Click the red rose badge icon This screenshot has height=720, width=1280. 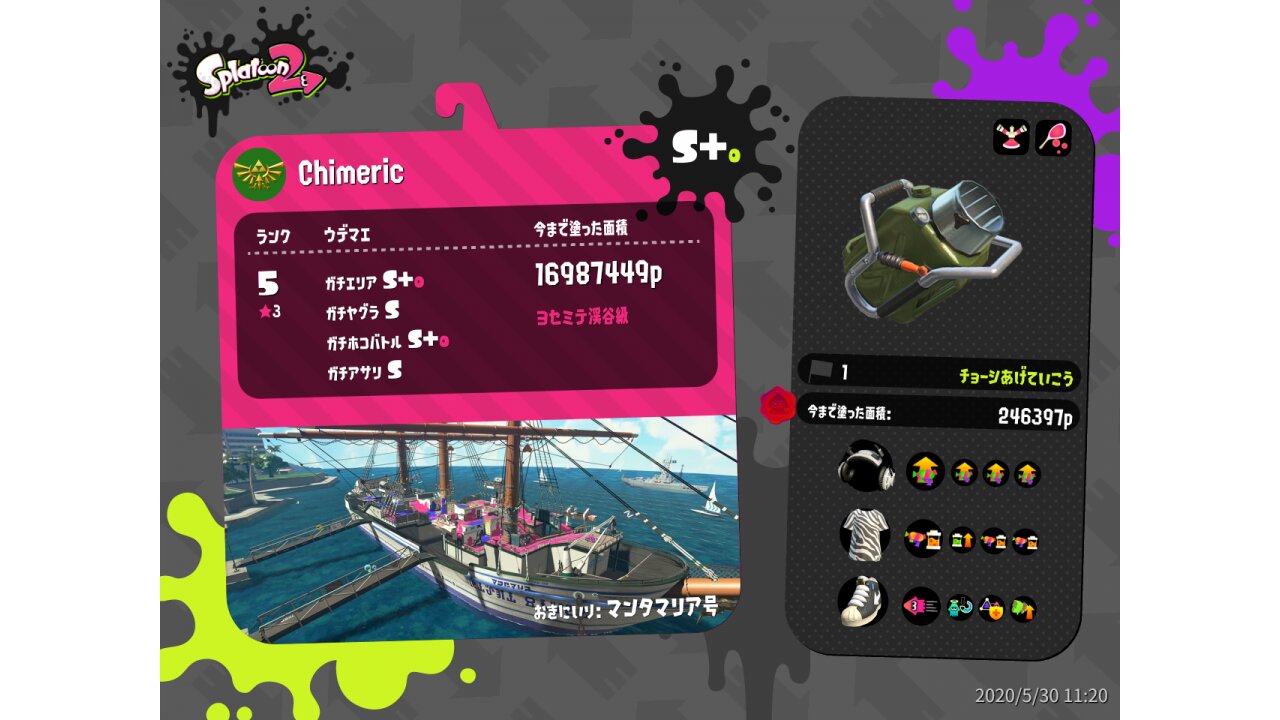coord(777,406)
